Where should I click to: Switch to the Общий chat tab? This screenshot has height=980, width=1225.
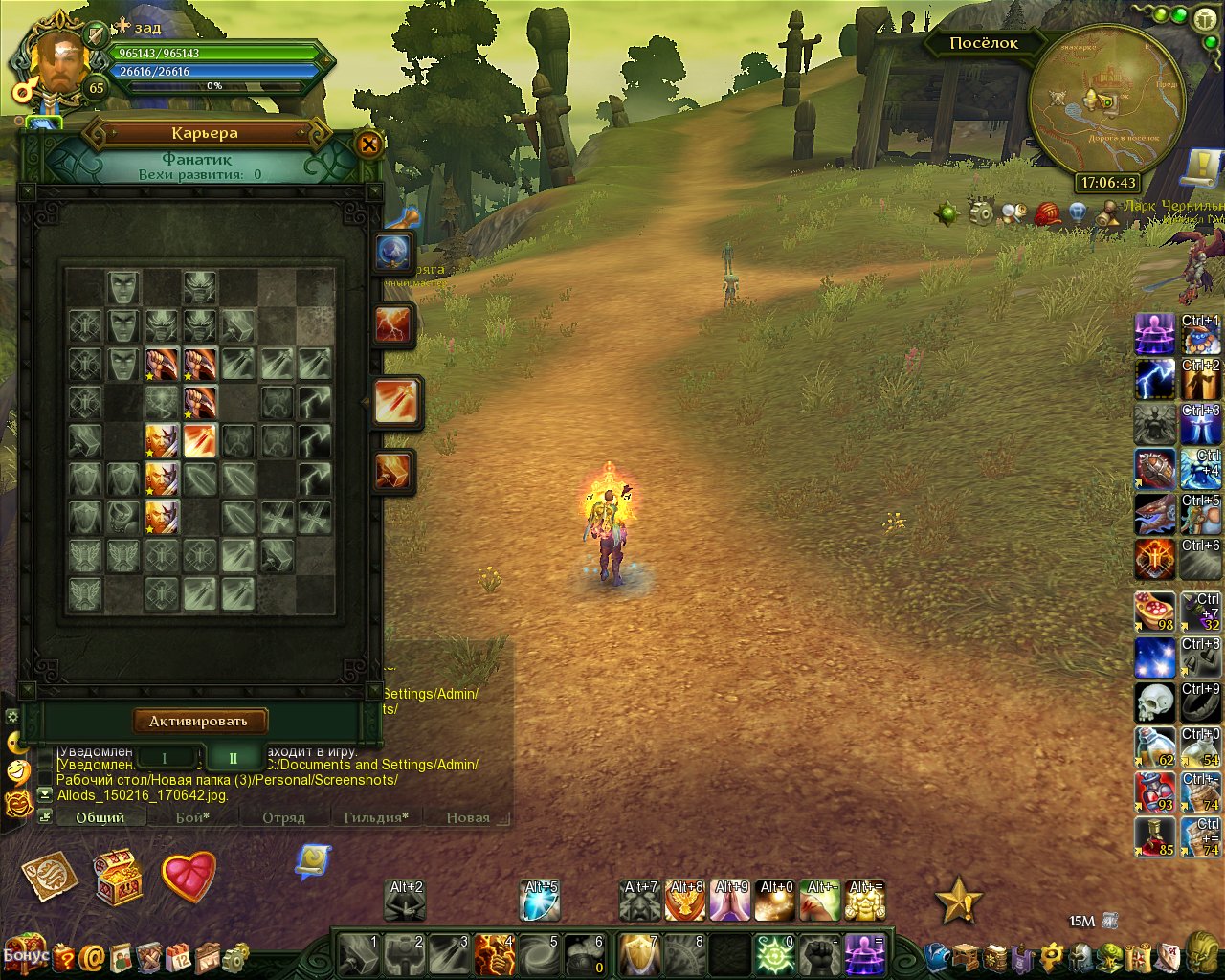pyautogui.click(x=100, y=817)
